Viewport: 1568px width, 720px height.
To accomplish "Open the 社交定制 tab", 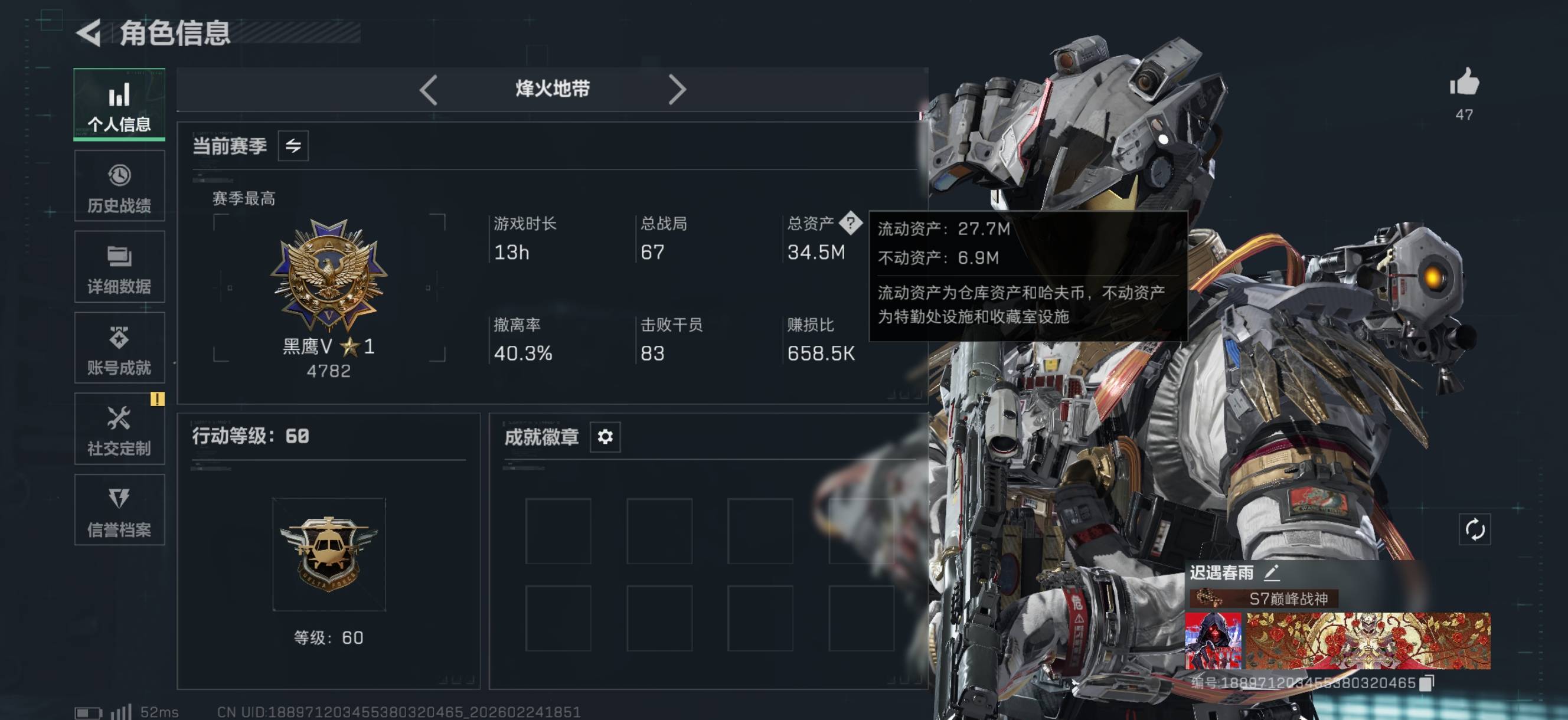I will (119, 429).
